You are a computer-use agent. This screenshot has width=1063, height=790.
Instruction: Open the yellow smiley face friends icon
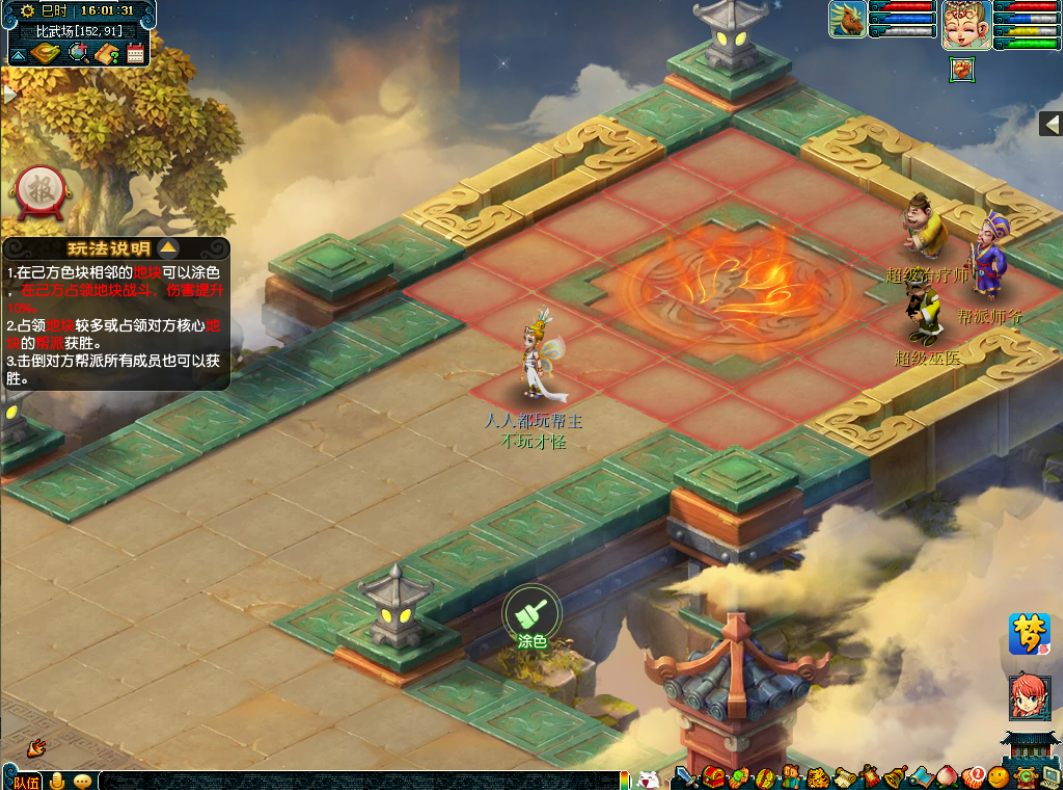tap(997, 777)
